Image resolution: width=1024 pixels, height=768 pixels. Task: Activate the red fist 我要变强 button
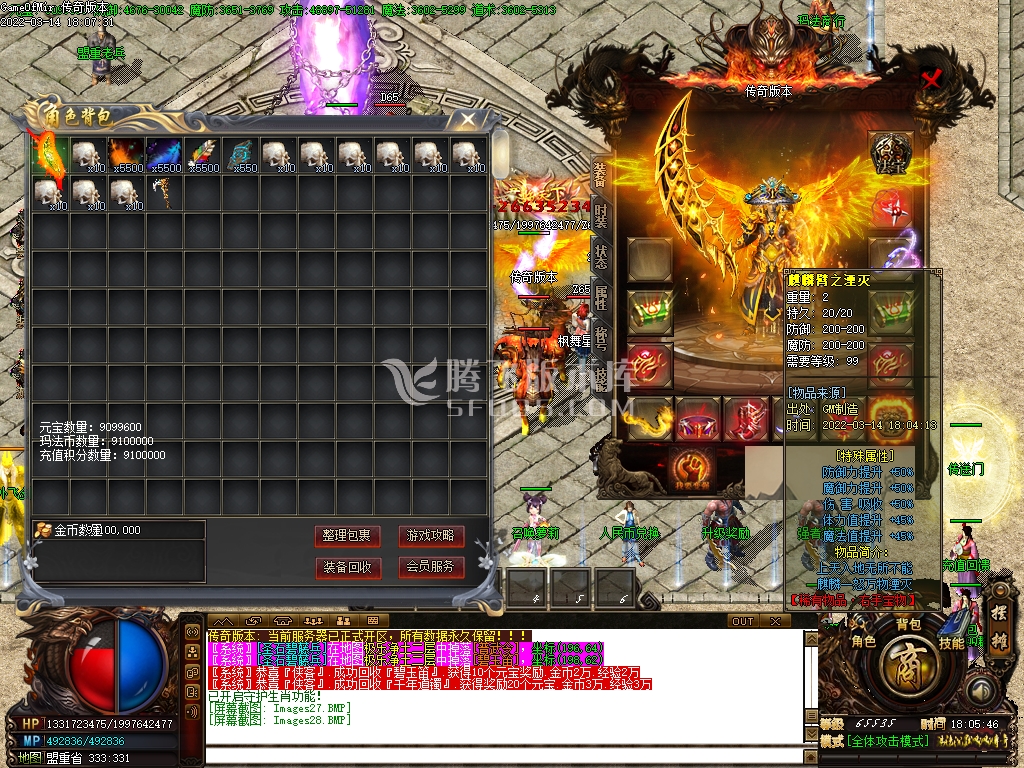(x=691, y=468)
